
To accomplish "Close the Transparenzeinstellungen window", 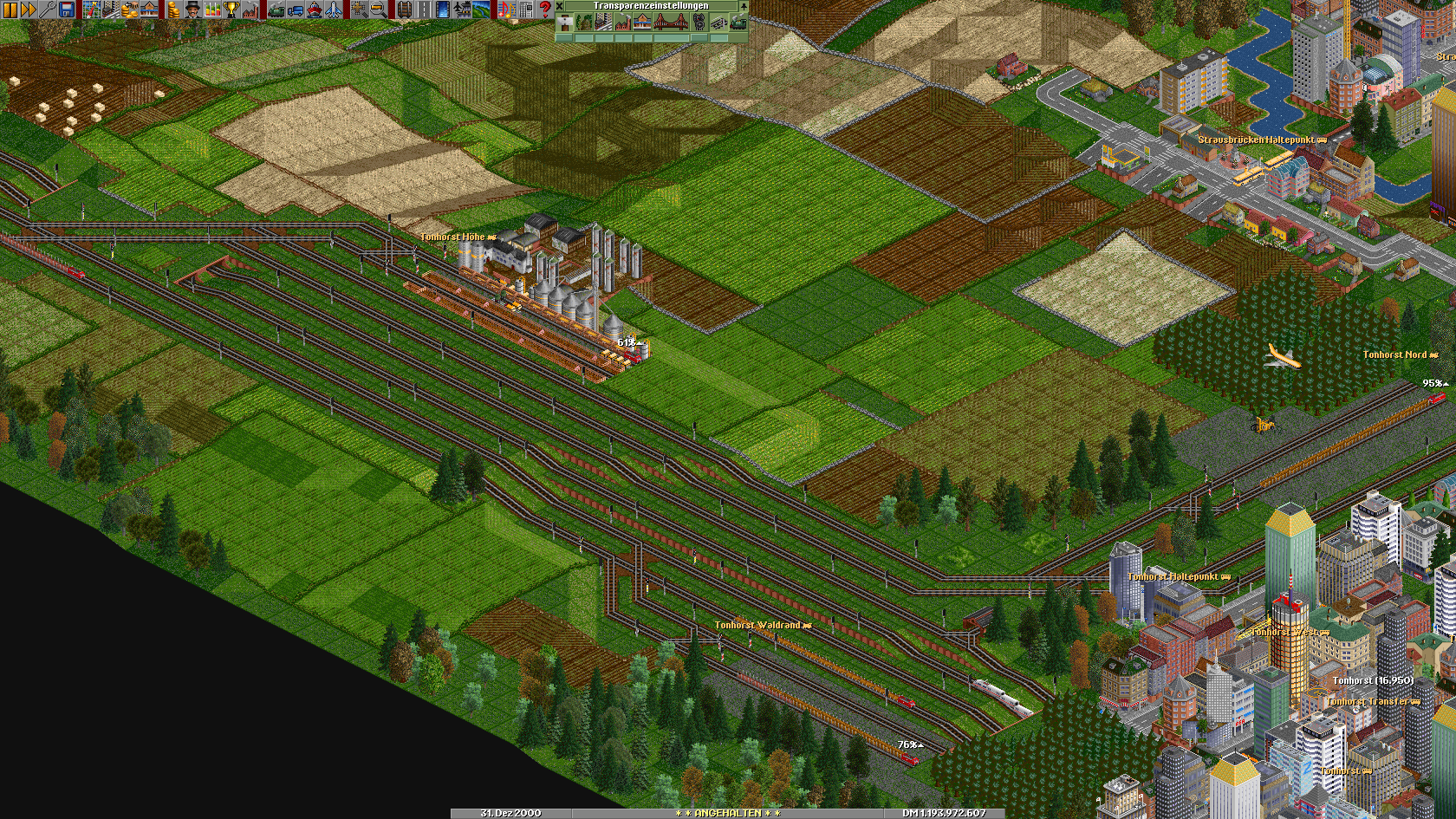I will [x=560, y=5].
